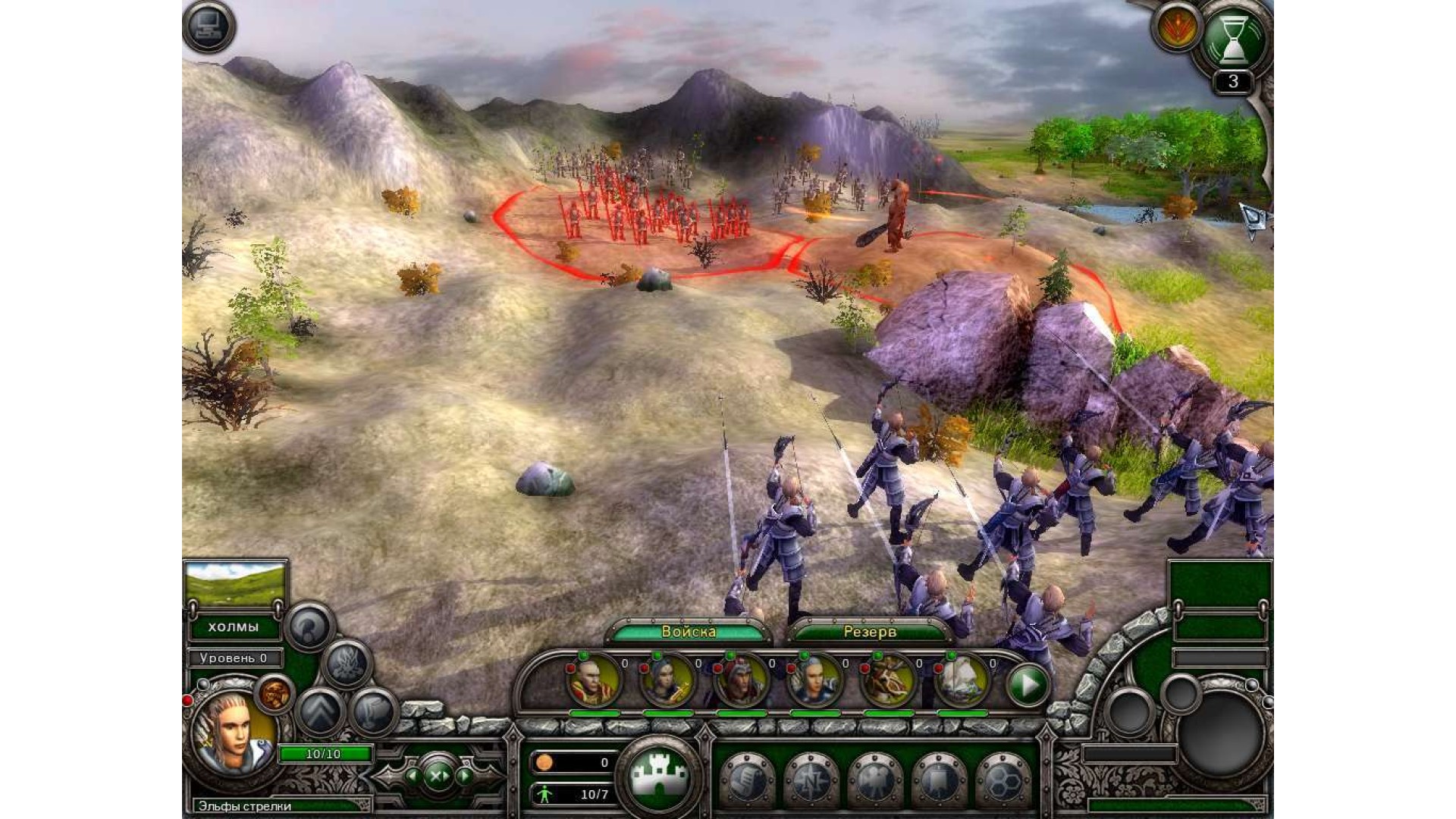The width and height of the screenshot is (1456, 819).
Task: Click the movie camera button
Action: [874, 781]
